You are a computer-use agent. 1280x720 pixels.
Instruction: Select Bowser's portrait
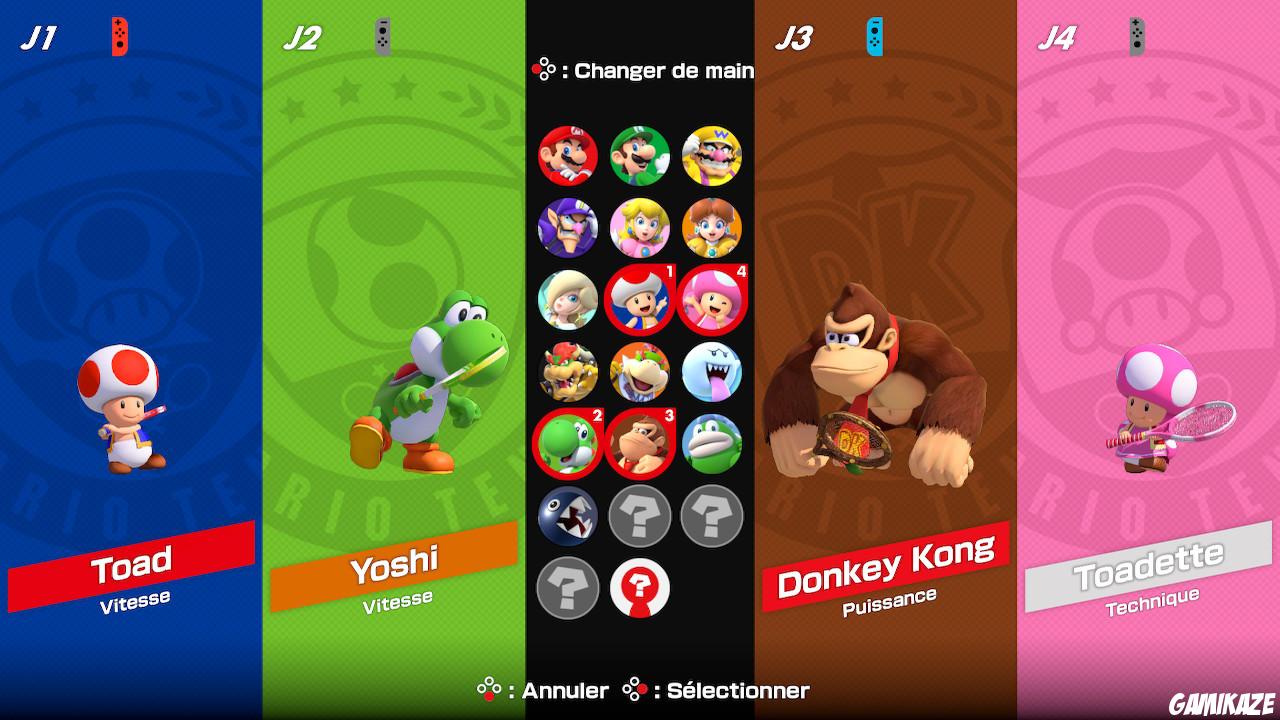tap(568, 372)
